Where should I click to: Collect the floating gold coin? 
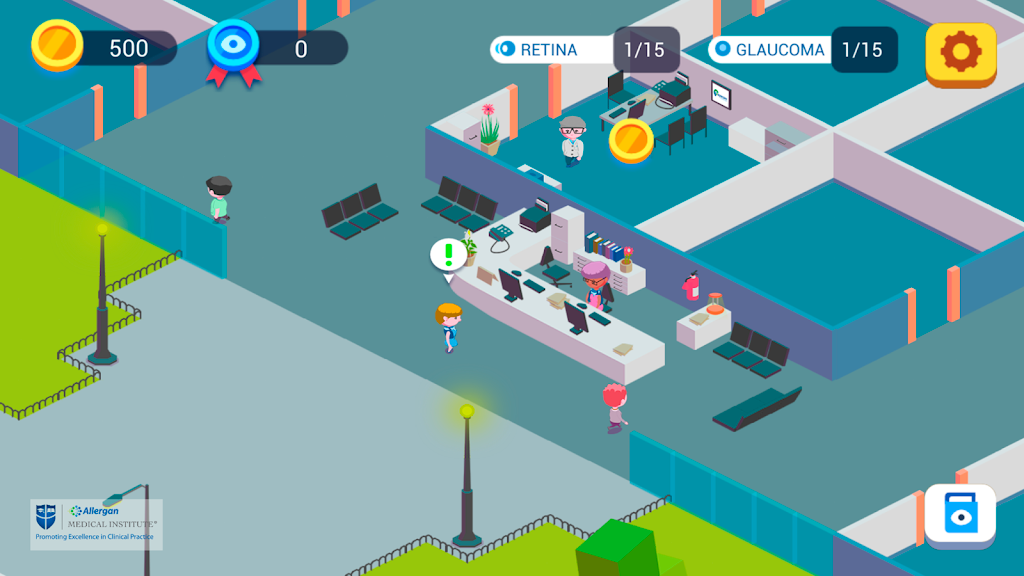[x=631, y=140]
